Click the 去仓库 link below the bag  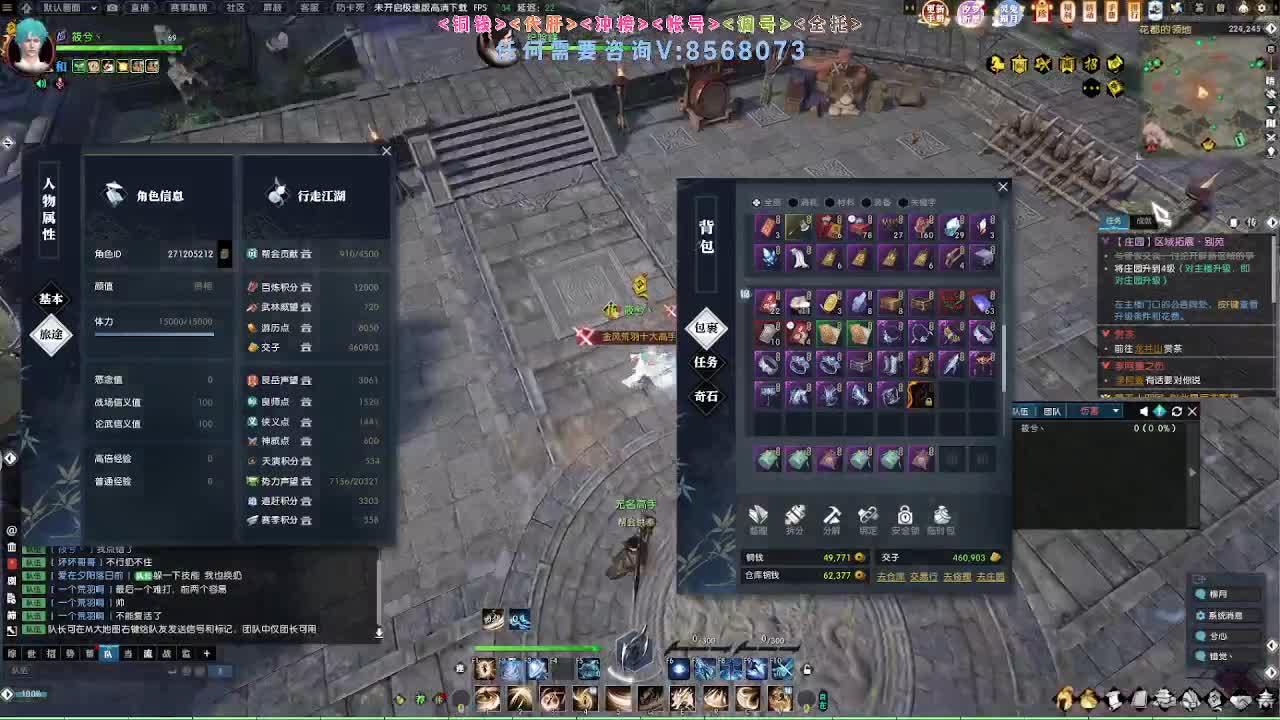coord(891,576)
